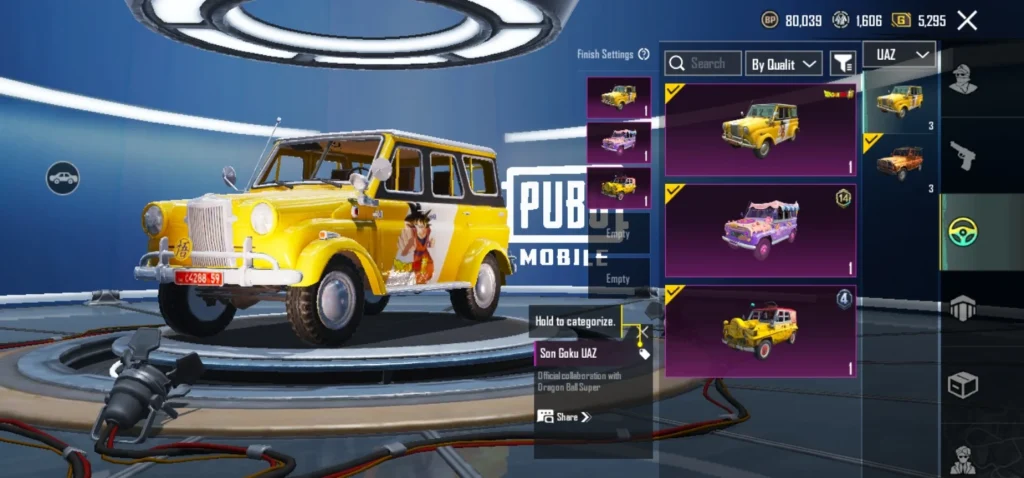This screenshot has width=1024, height=478.
Task: Select the Son Goku UAZ skin card
Action: 760,129
